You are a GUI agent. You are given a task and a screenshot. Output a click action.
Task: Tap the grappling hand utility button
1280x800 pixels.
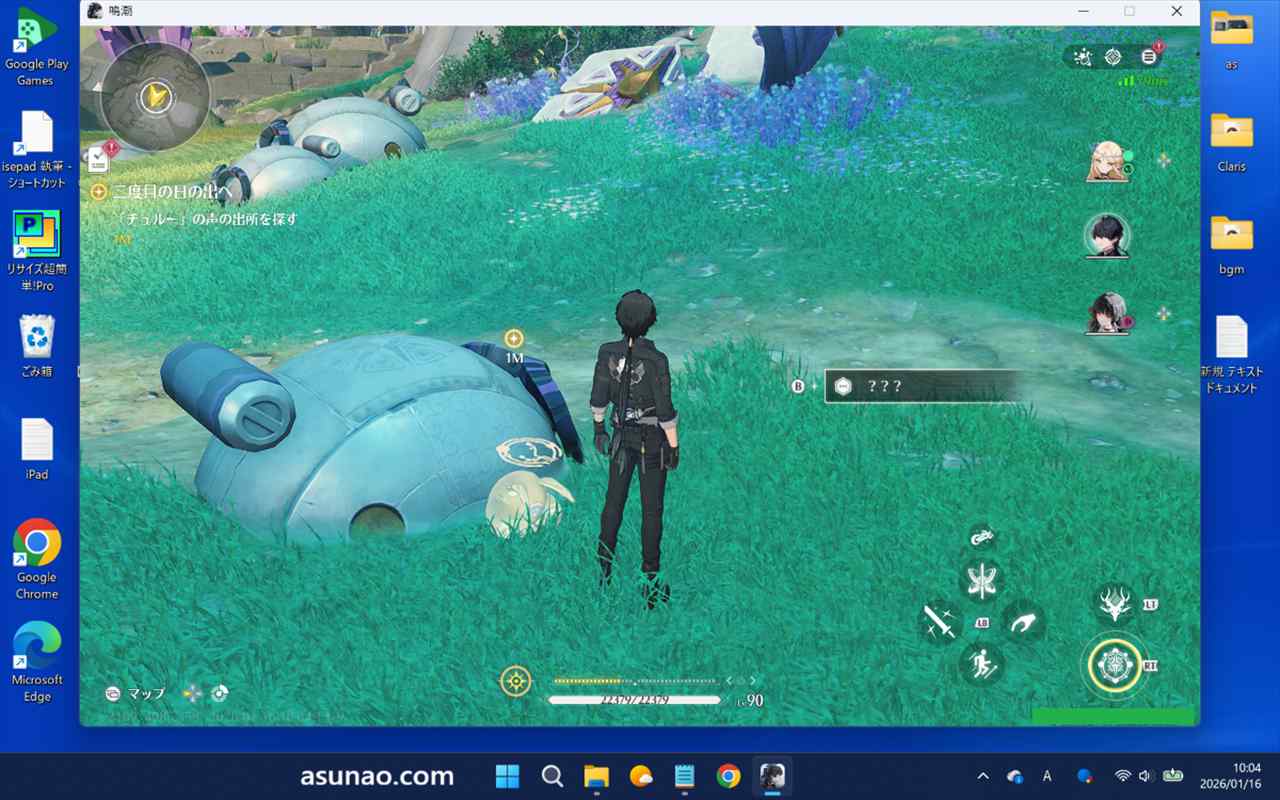(x=1022, y=622)
